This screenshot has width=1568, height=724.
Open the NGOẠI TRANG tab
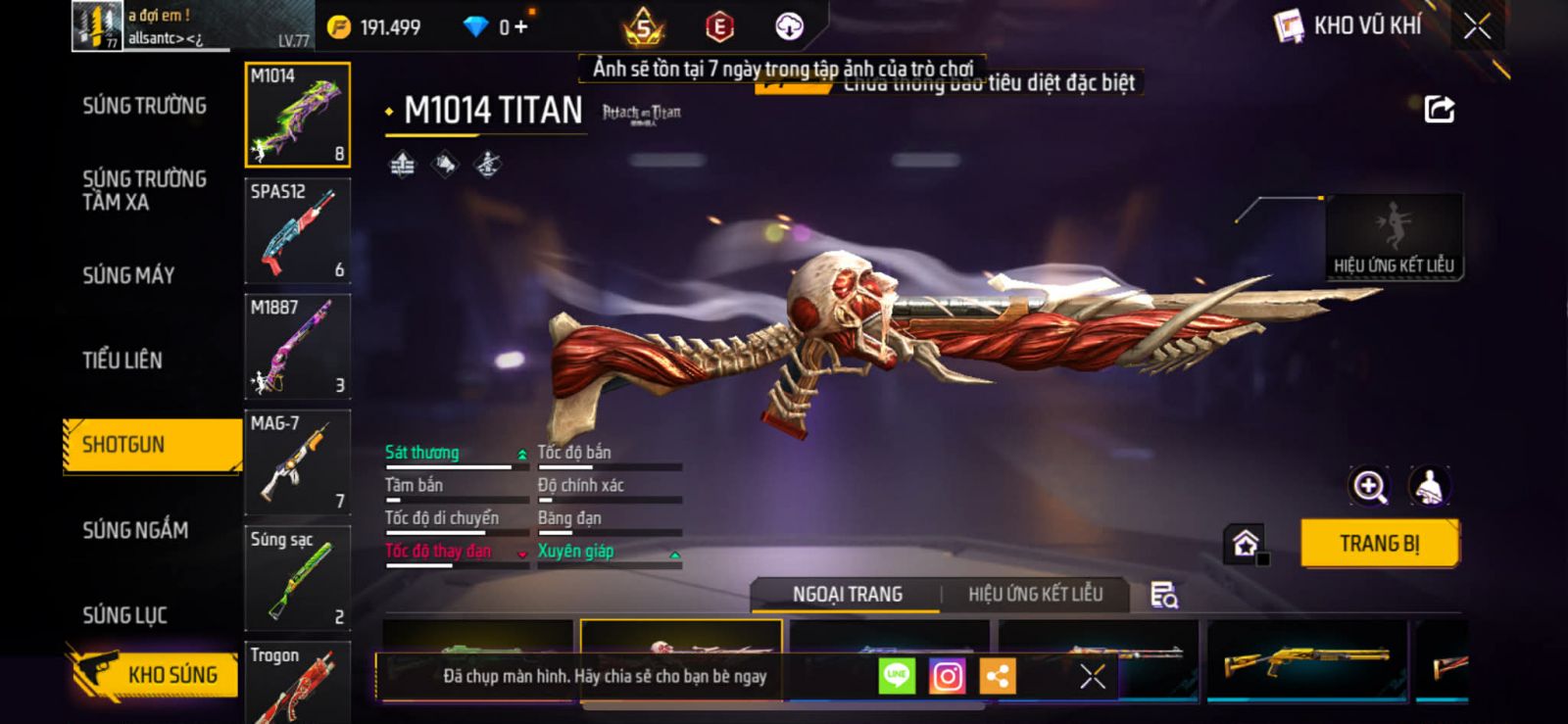click(847, 595)
